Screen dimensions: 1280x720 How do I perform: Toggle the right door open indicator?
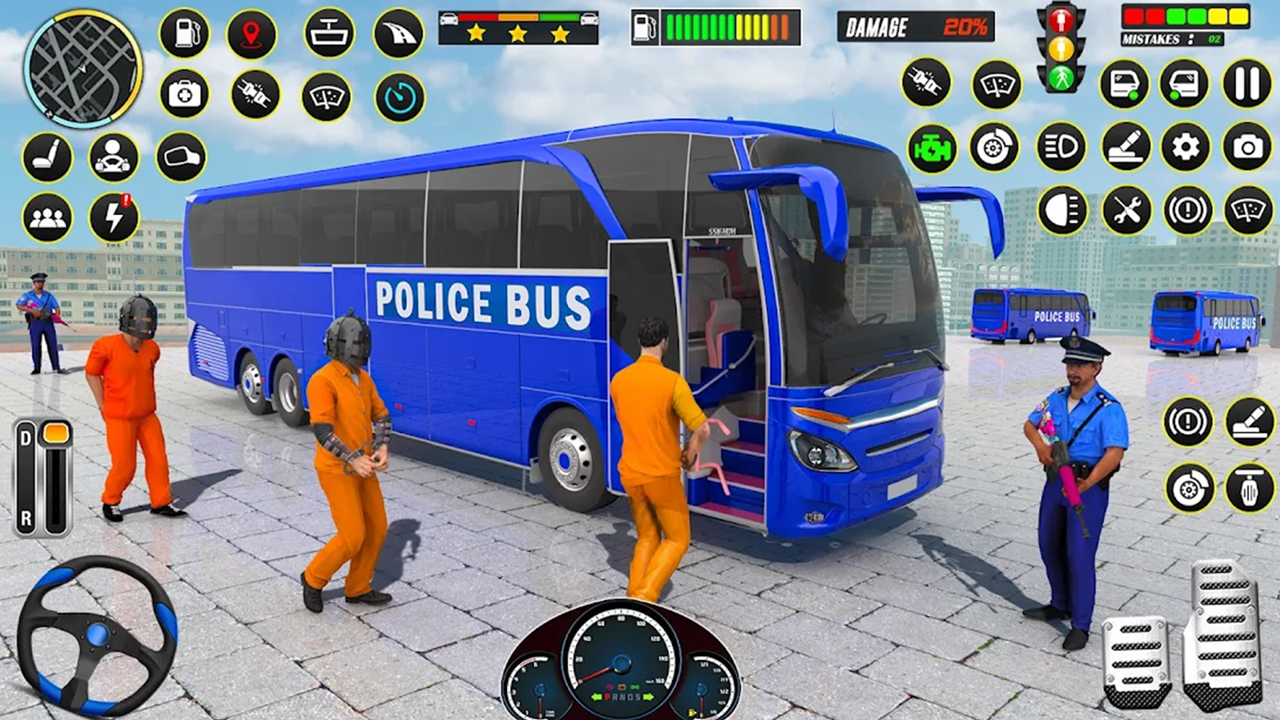click(x=1185, y=84)
